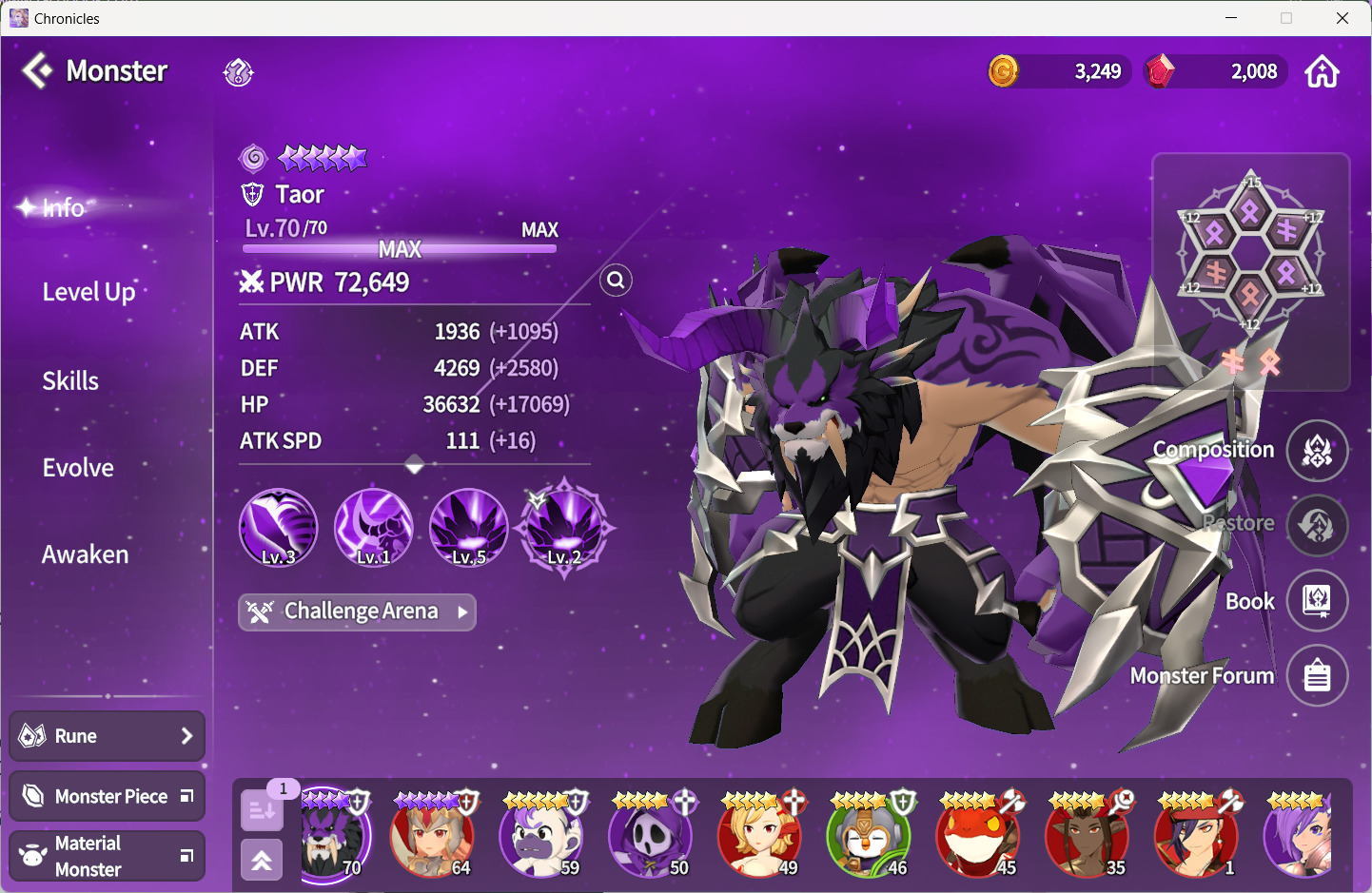Open the monster Book

pos(1317,601)
